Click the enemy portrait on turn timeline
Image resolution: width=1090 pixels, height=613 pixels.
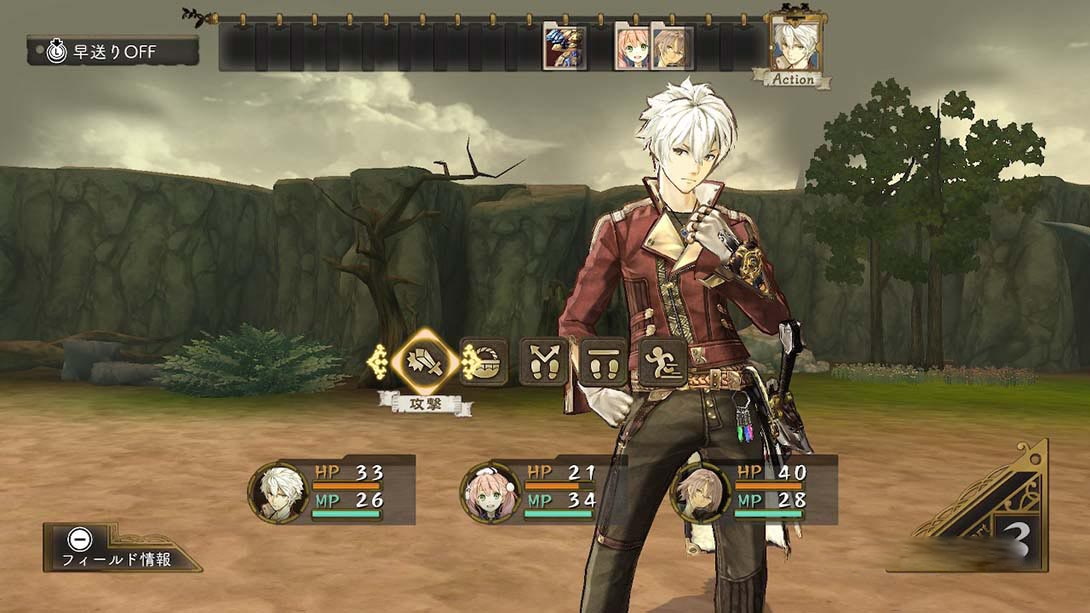(x=565, y=47)
